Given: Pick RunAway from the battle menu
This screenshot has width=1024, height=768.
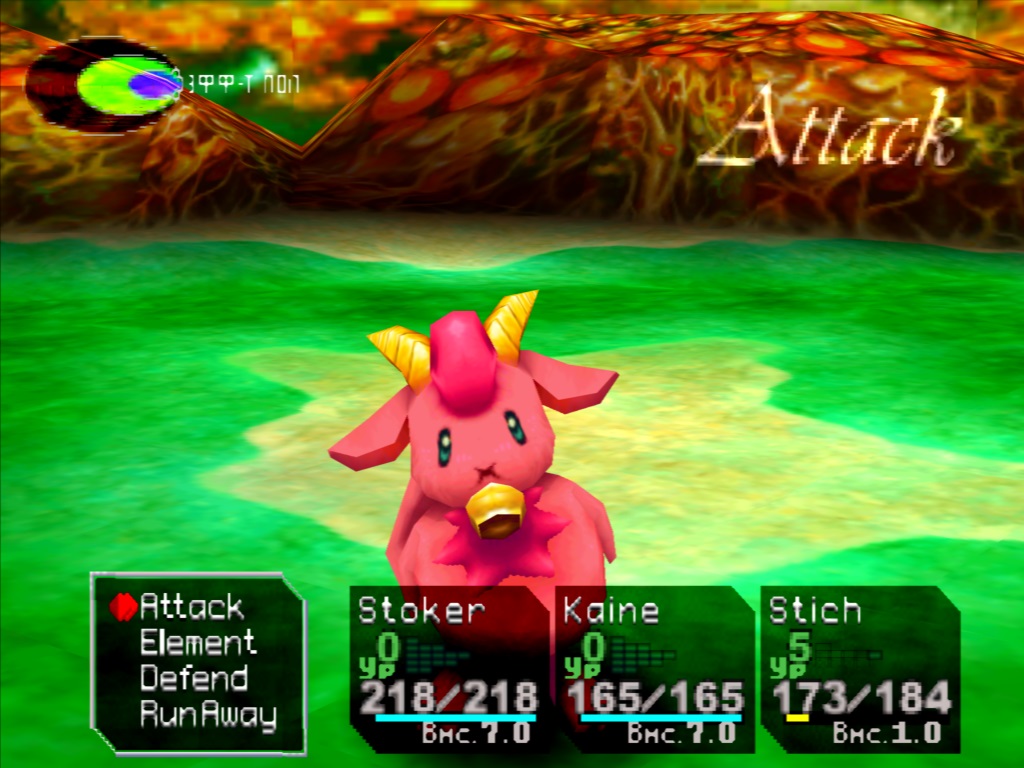Looking at the screenshot, I should pyautogui.click(x=207, y=714).
